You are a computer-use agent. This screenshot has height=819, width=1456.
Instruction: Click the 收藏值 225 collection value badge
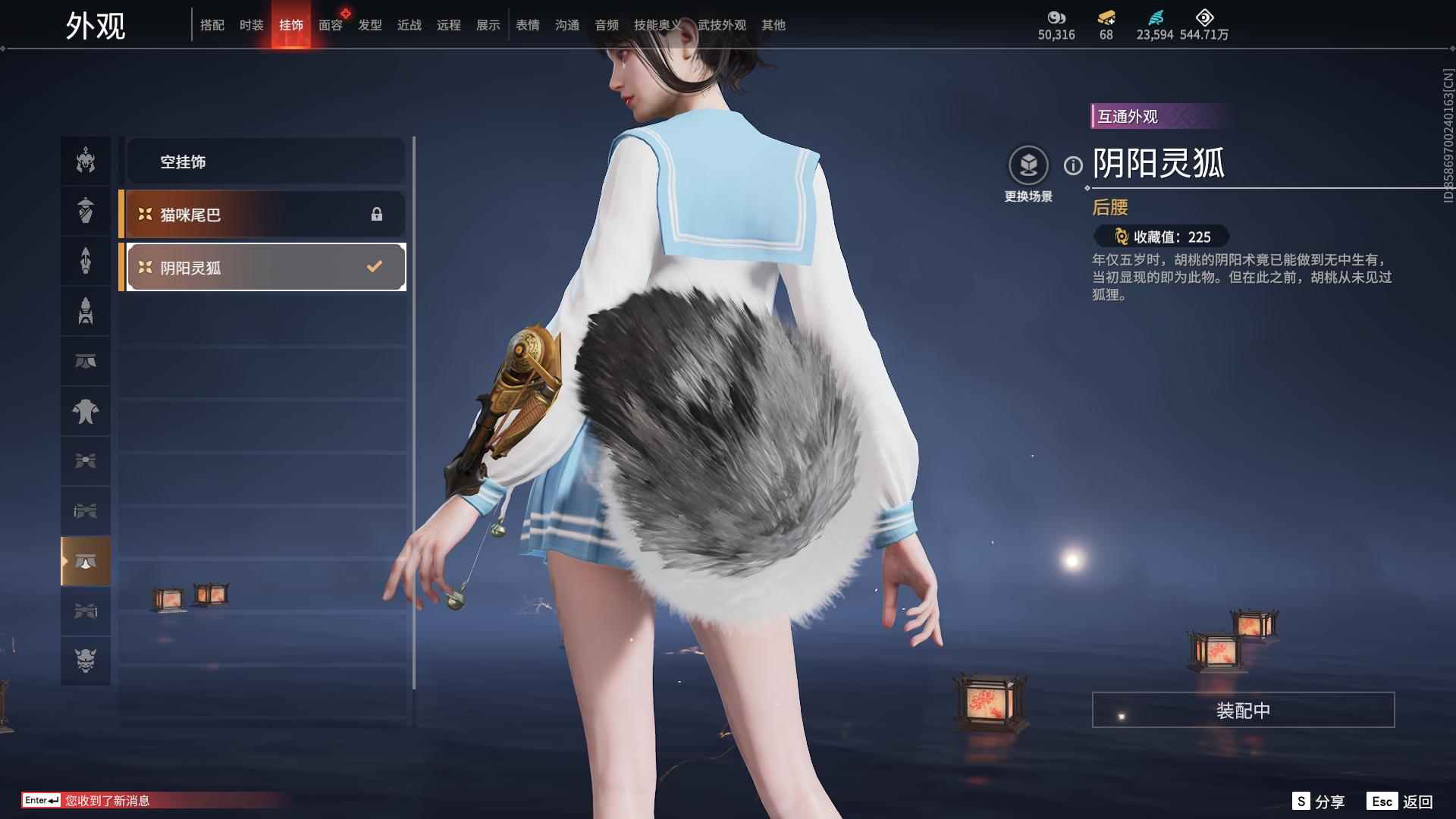coord(1161,237)
